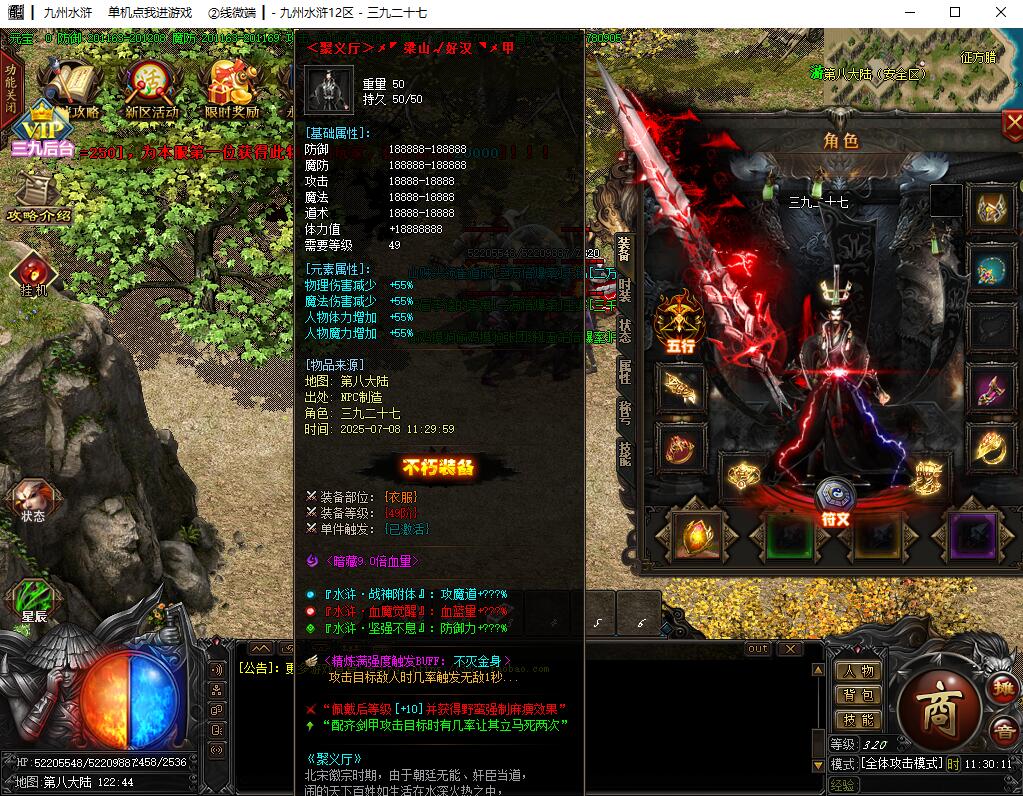The height and width of the screenshot is (796, 1023).
Task: Select the 技能 tab on character panel
Action: click(624, 453)
